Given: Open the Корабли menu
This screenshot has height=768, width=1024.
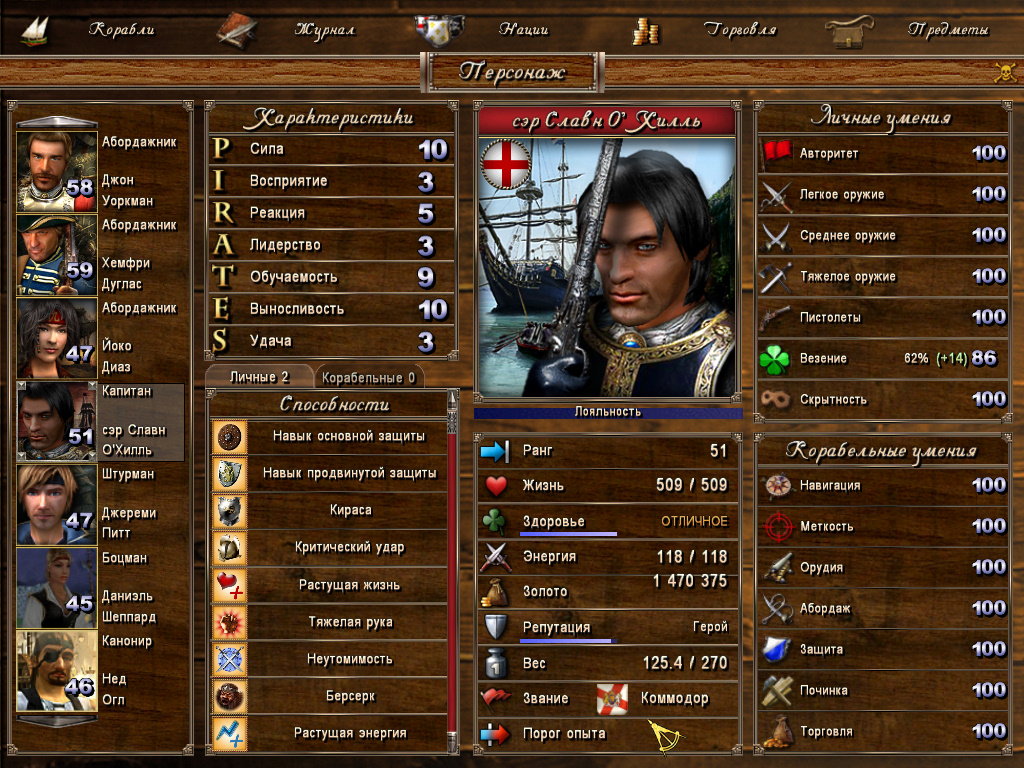Looking at the screenshot, I should [x=121, y=30].
